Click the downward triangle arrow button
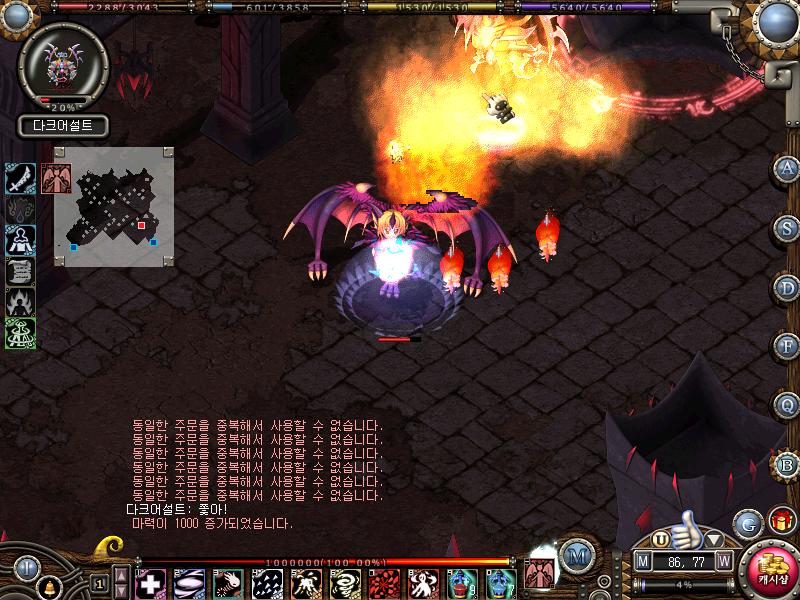The image size is (800, 600). tap(714, 540)
